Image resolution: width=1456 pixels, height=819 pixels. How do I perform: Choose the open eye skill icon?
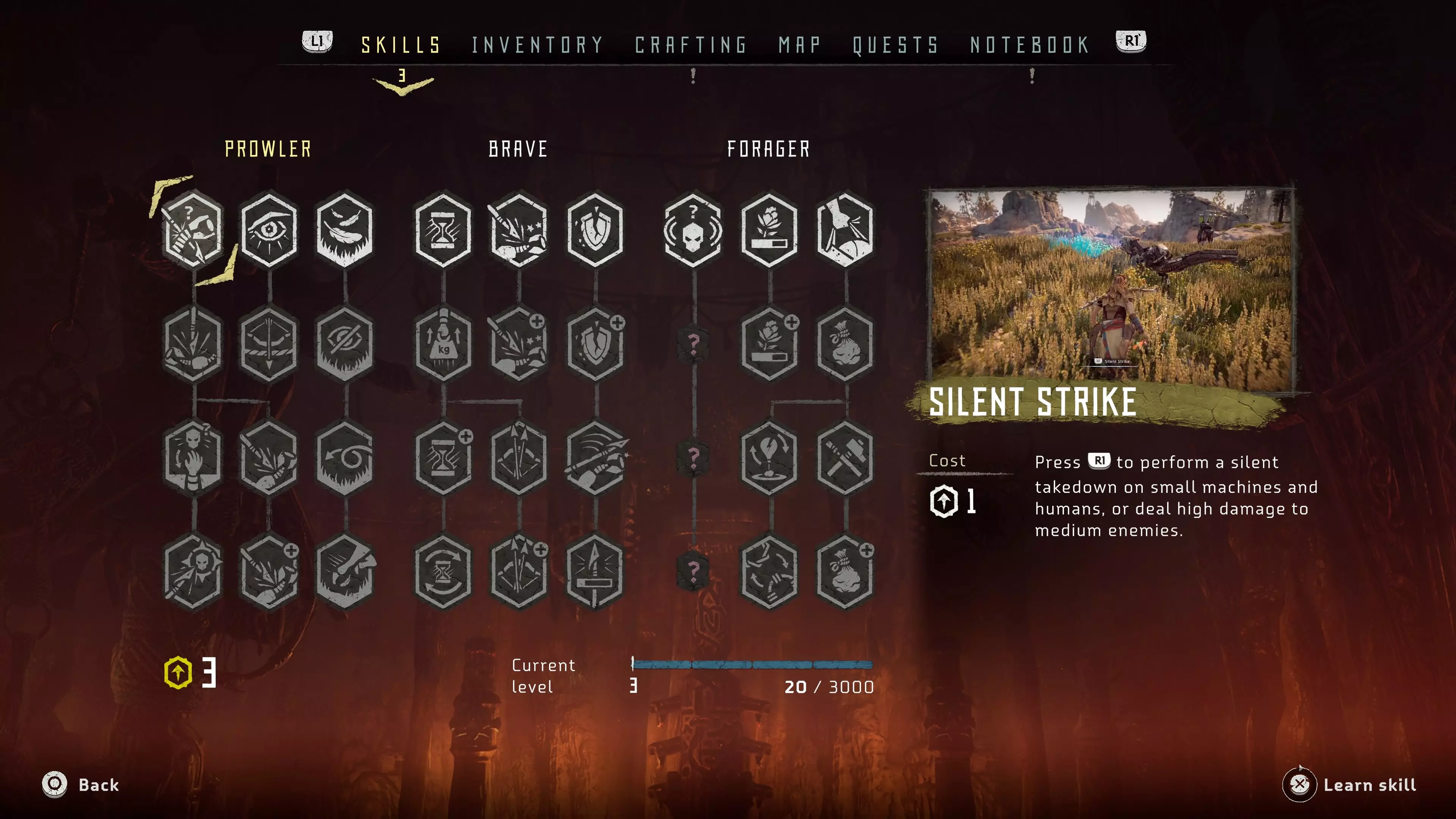pyautogui.click(x=269, y=229)
